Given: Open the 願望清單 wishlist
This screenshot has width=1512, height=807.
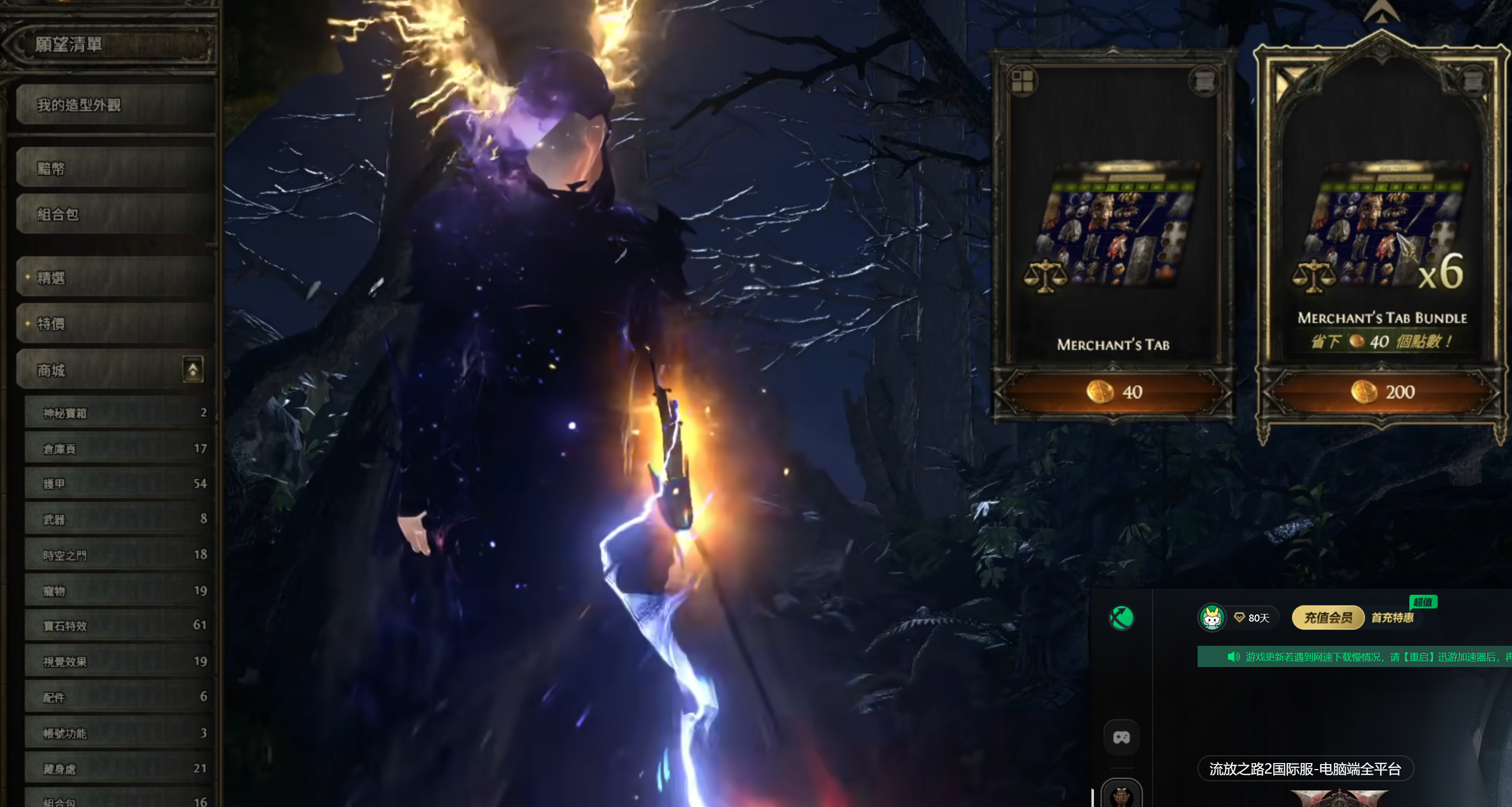Looking at the screenshot, I should coord(112,44).
